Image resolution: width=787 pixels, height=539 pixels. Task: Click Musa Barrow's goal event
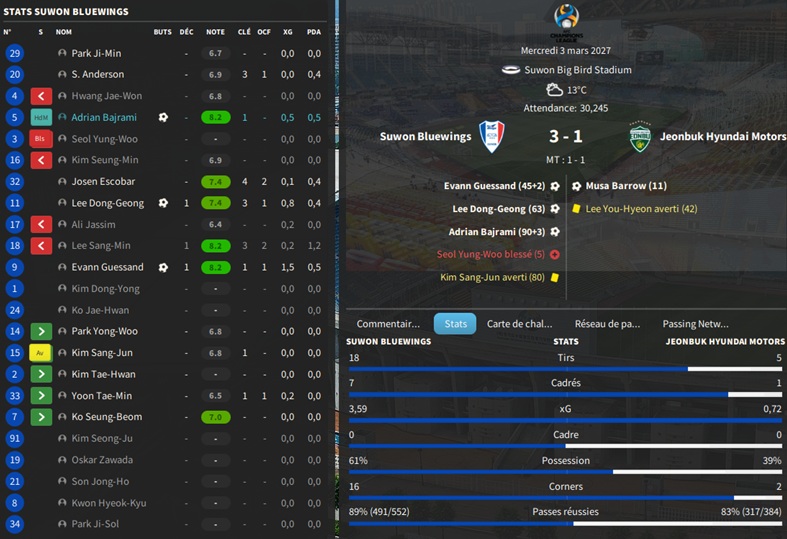[626, 186]
